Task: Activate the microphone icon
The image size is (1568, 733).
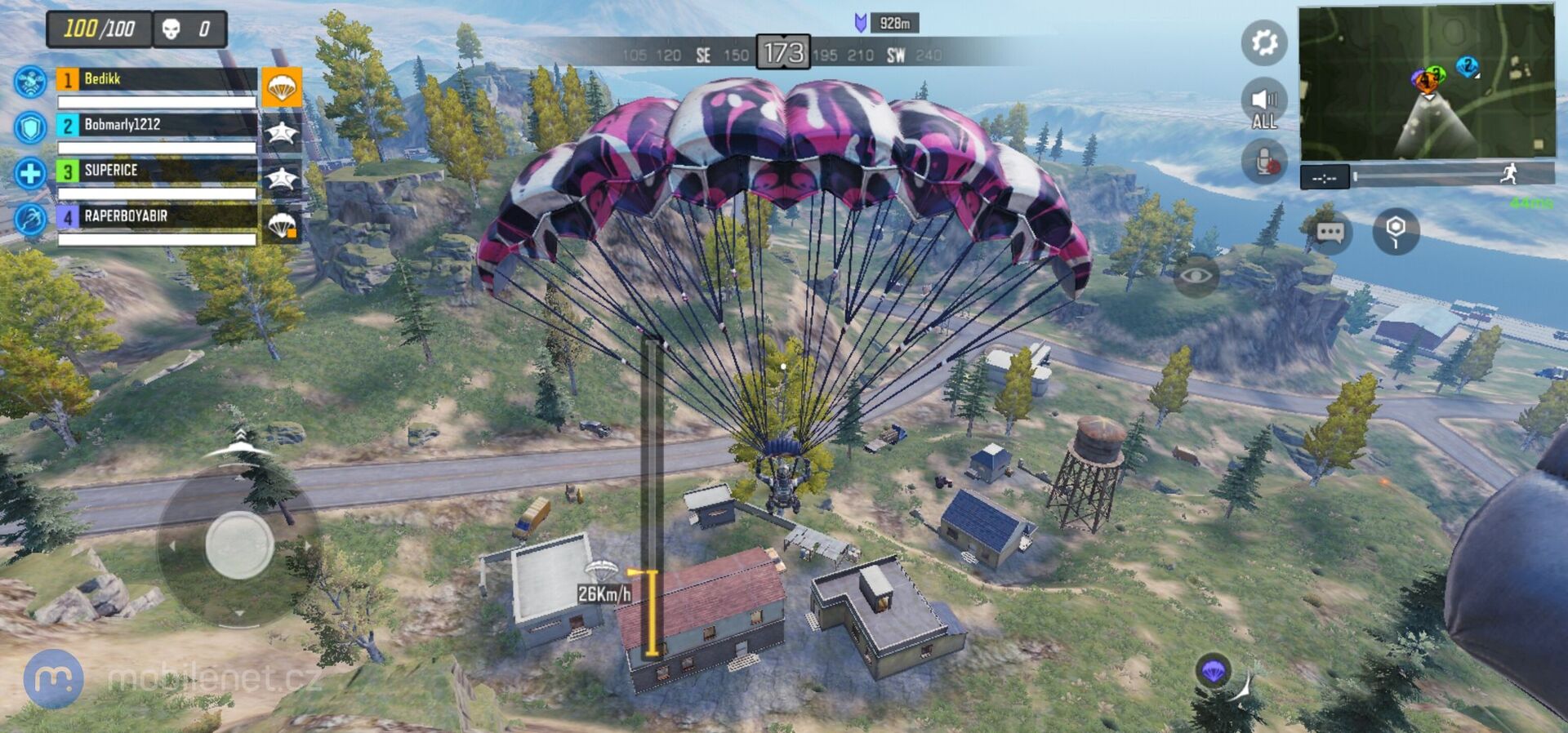Action: point(1263,159)
